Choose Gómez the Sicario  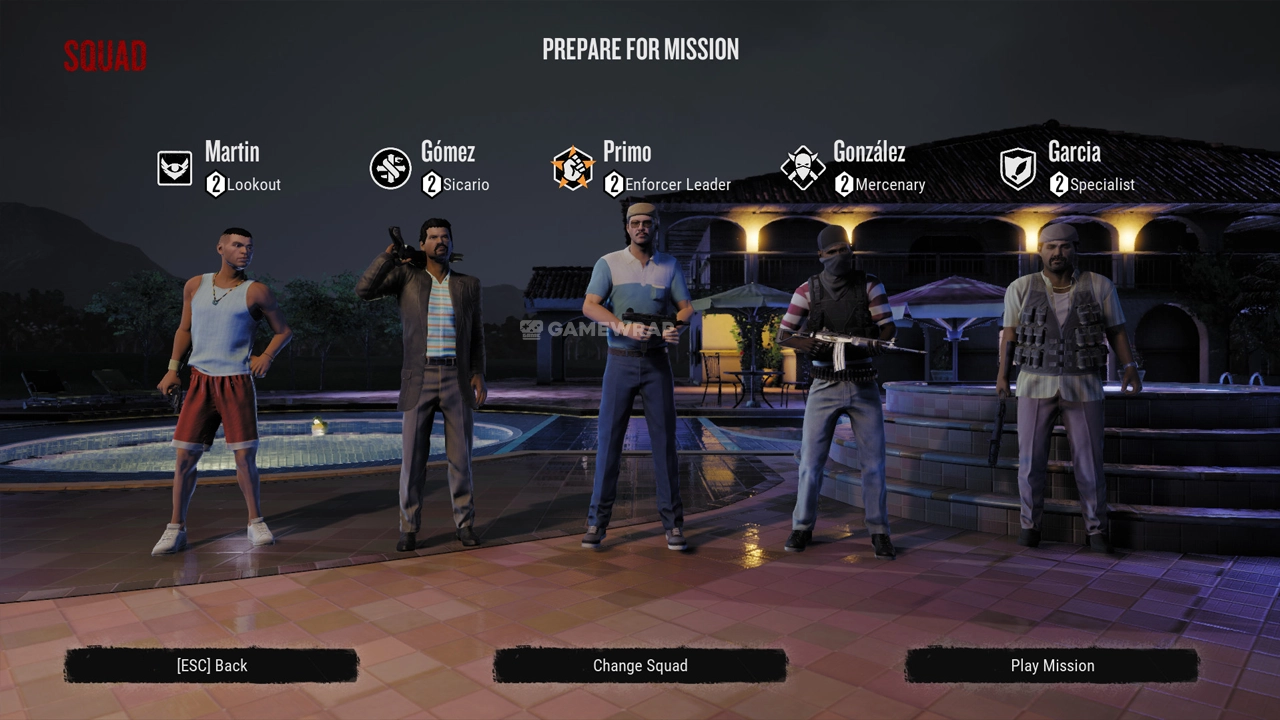[428, 385]
